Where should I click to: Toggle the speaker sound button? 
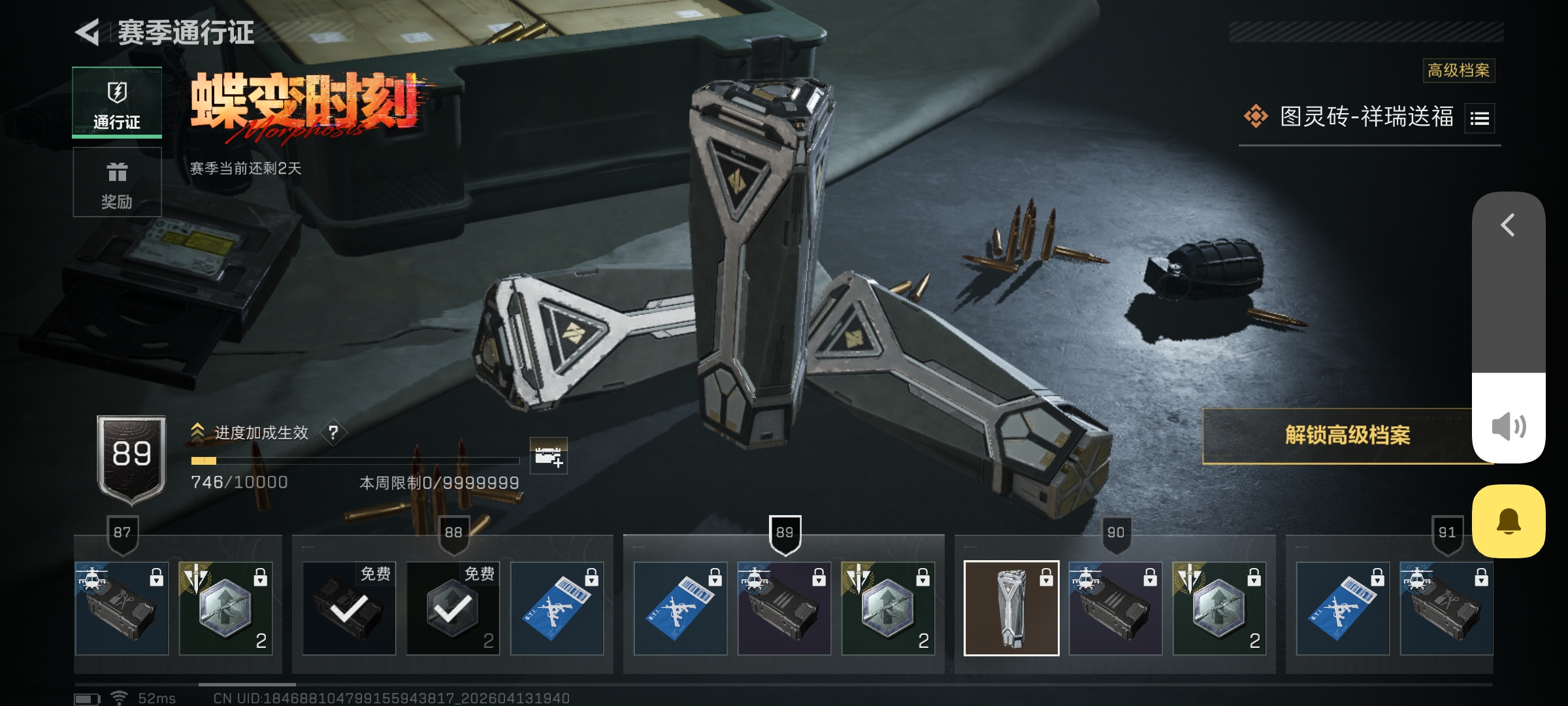point(1509,426)
